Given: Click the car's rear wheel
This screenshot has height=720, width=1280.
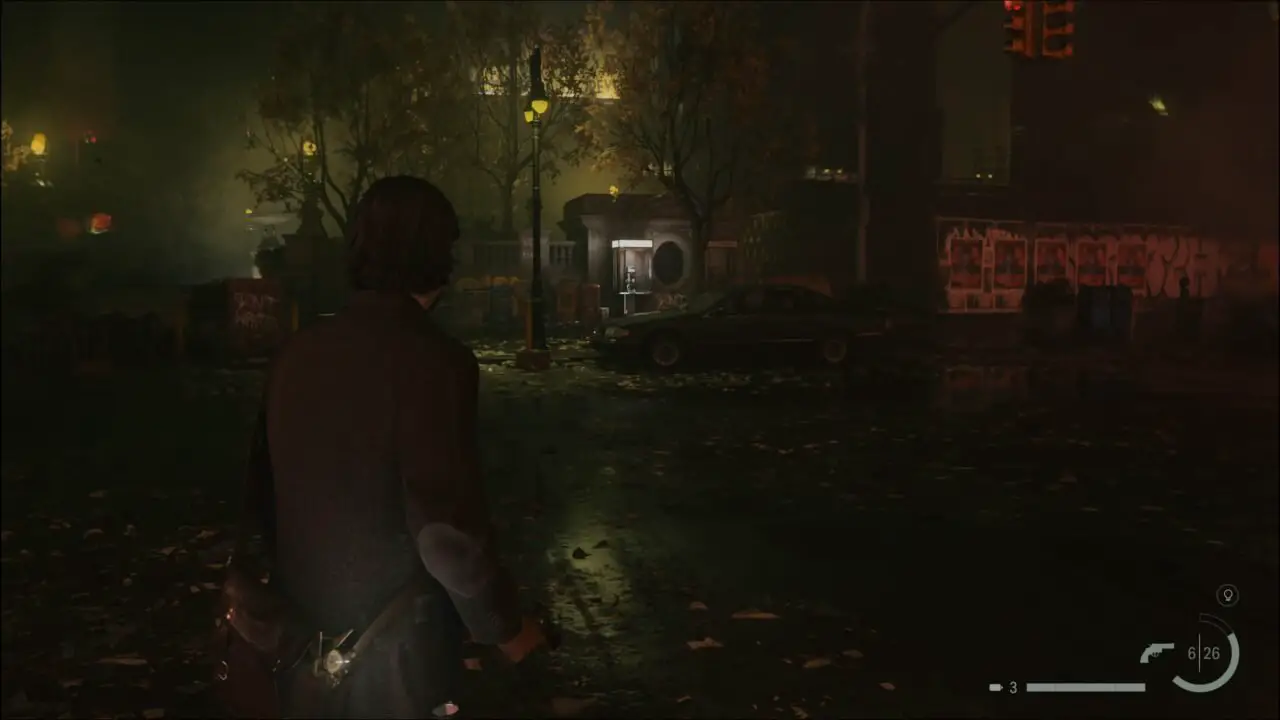Looking at the screenshot, I should coord(833,352).
